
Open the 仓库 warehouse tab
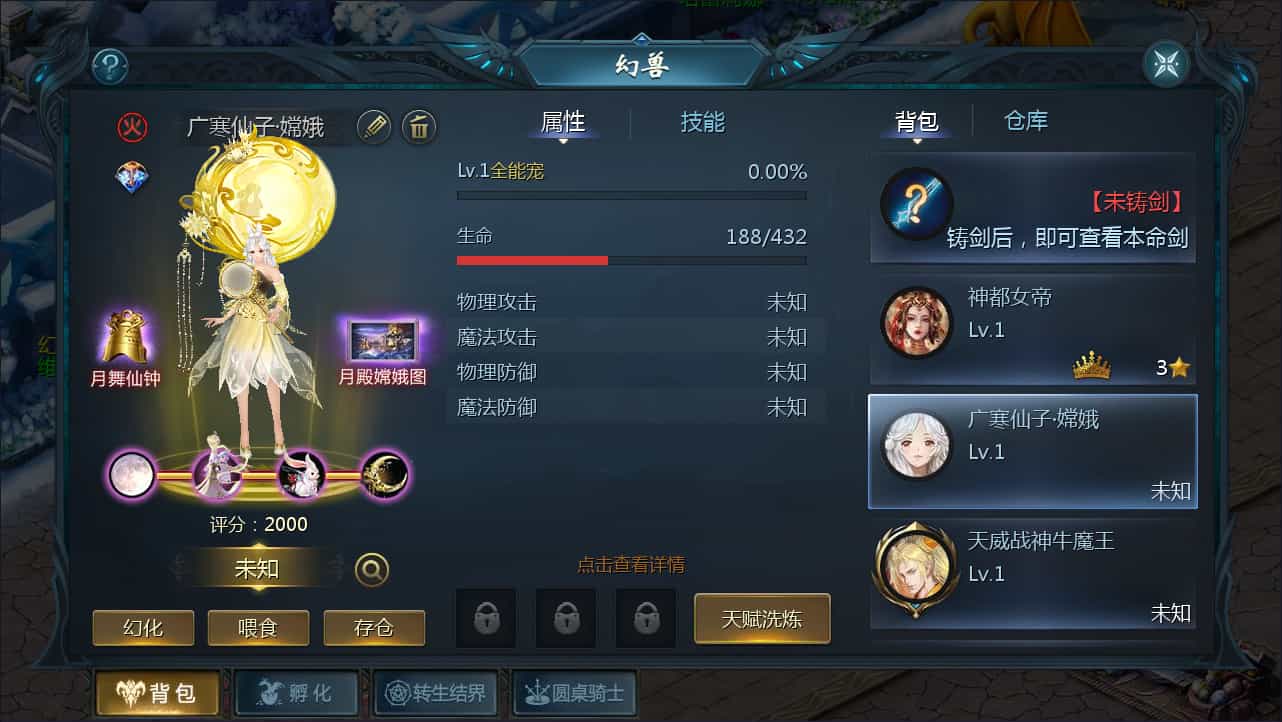(x=1025, y=121)
